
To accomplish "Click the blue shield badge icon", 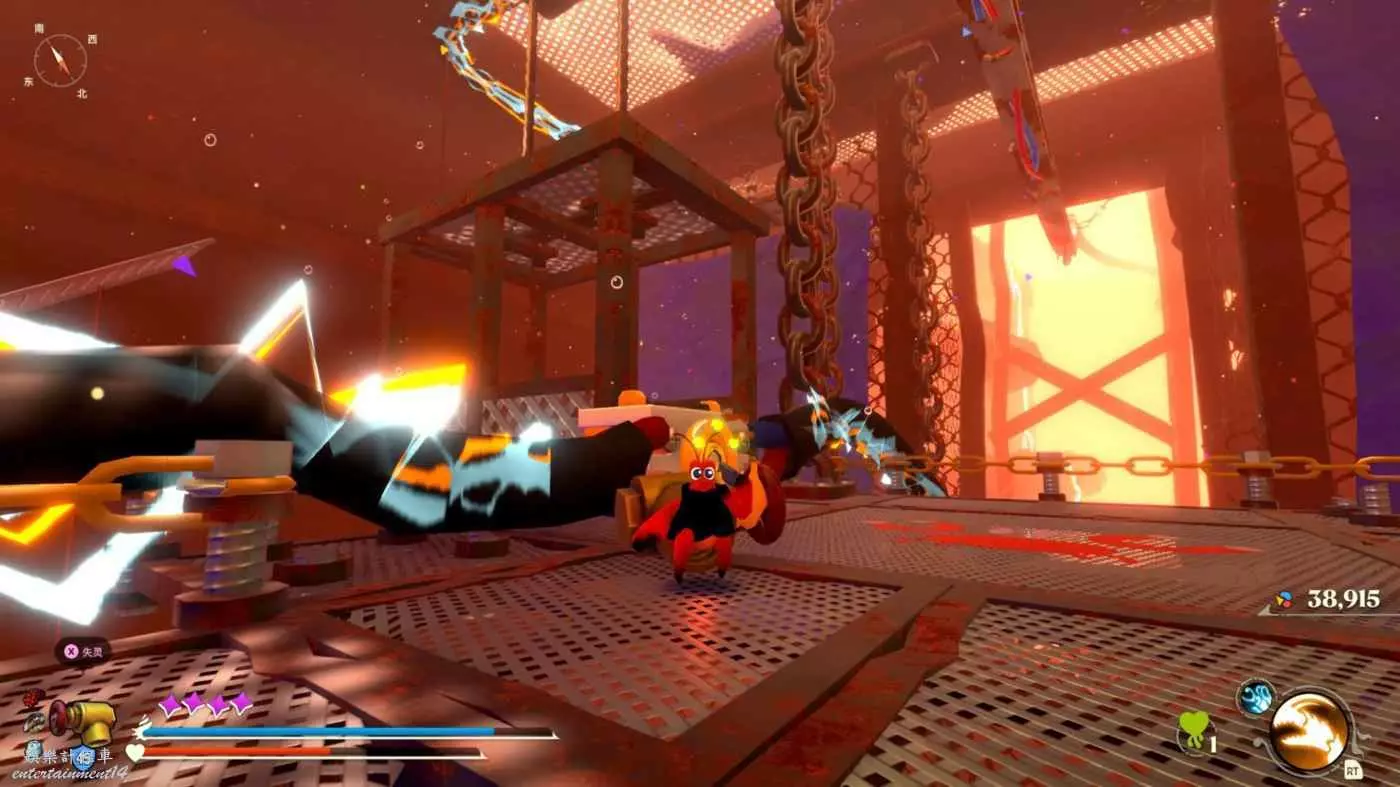I will 82,757.
